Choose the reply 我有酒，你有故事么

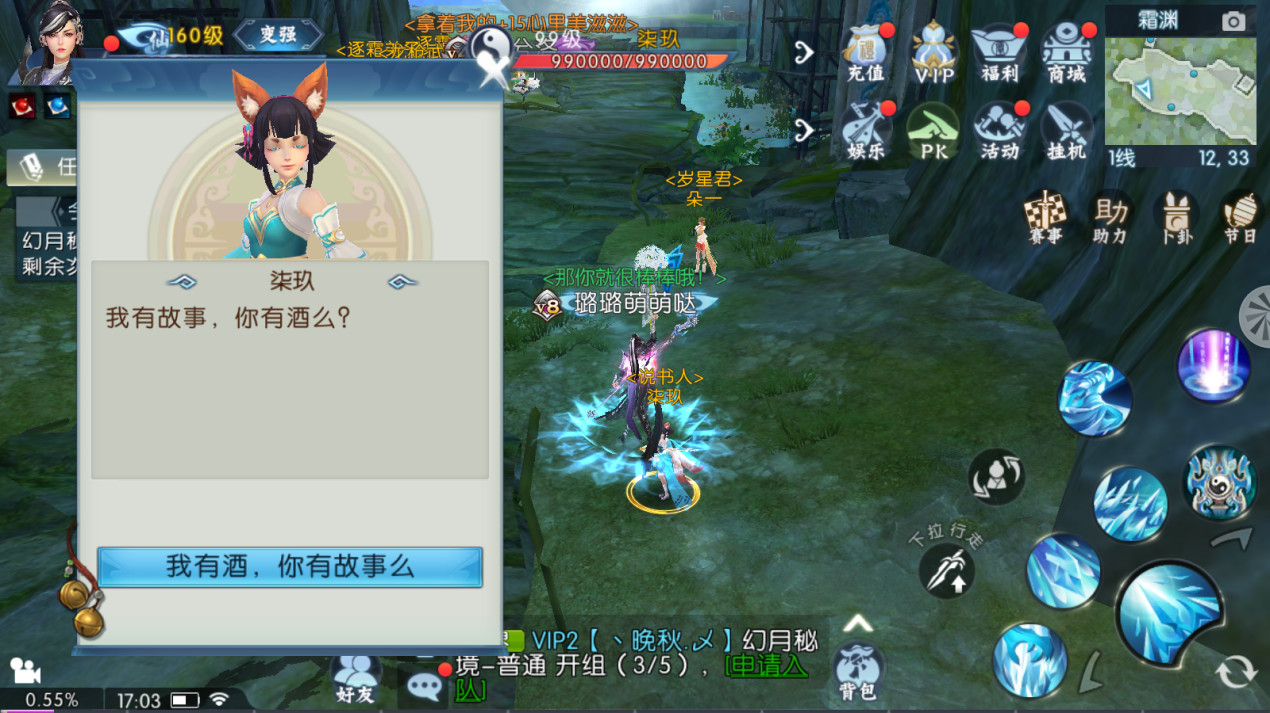pos(290,567)
